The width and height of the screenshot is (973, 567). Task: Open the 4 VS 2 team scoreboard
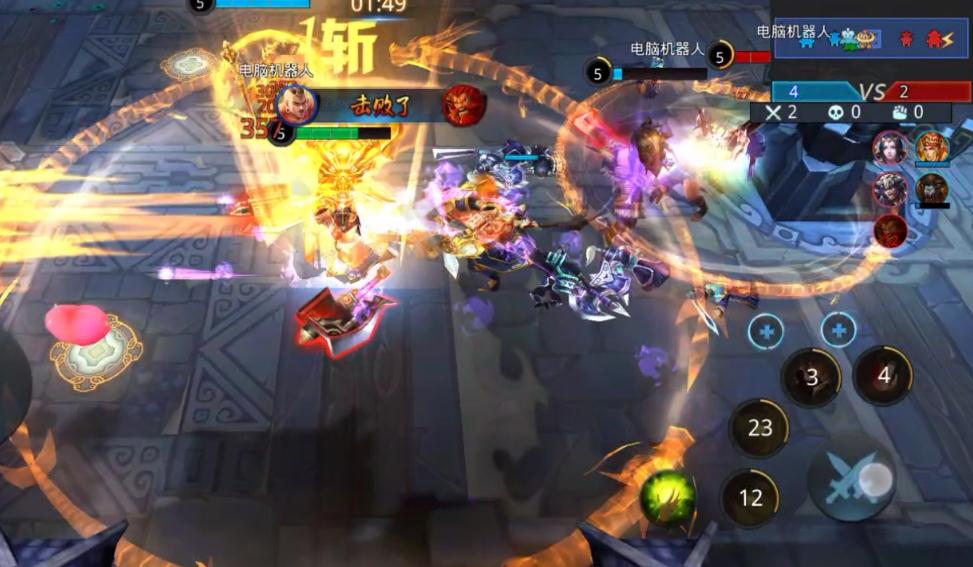tap(871, 92)
